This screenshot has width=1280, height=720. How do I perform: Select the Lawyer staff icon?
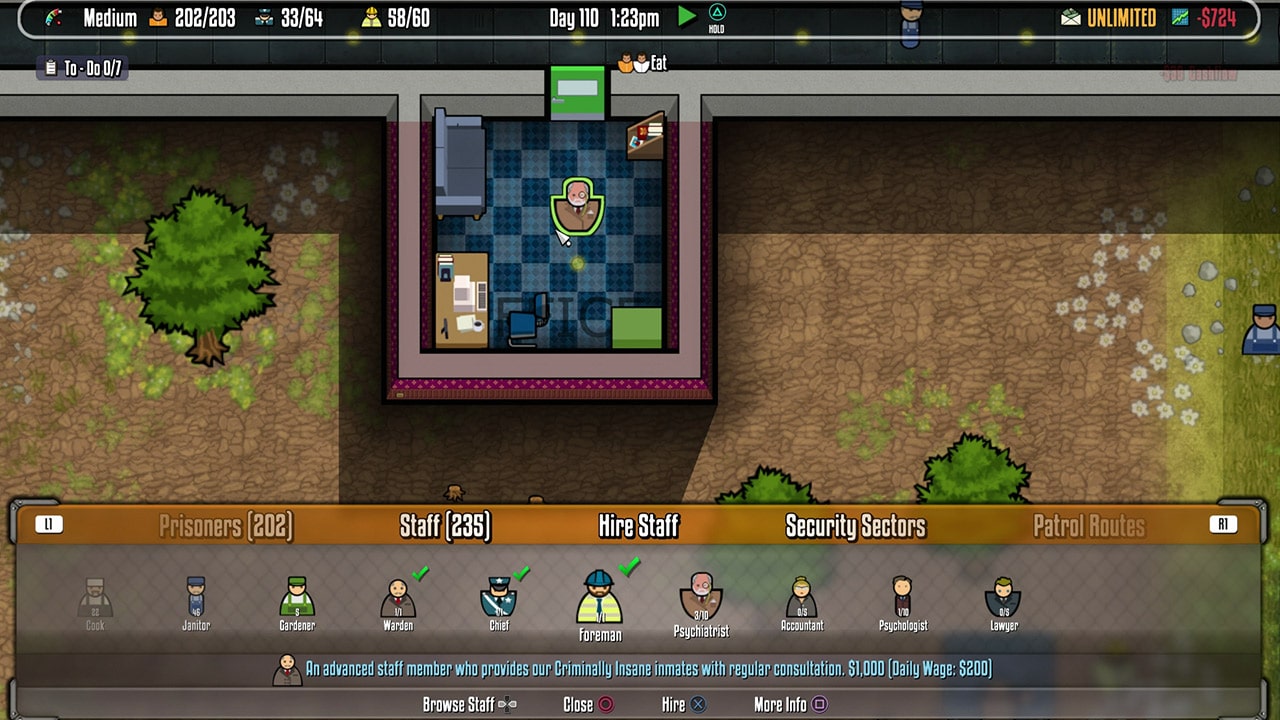pyautogui.click(x=1002, y=598)
